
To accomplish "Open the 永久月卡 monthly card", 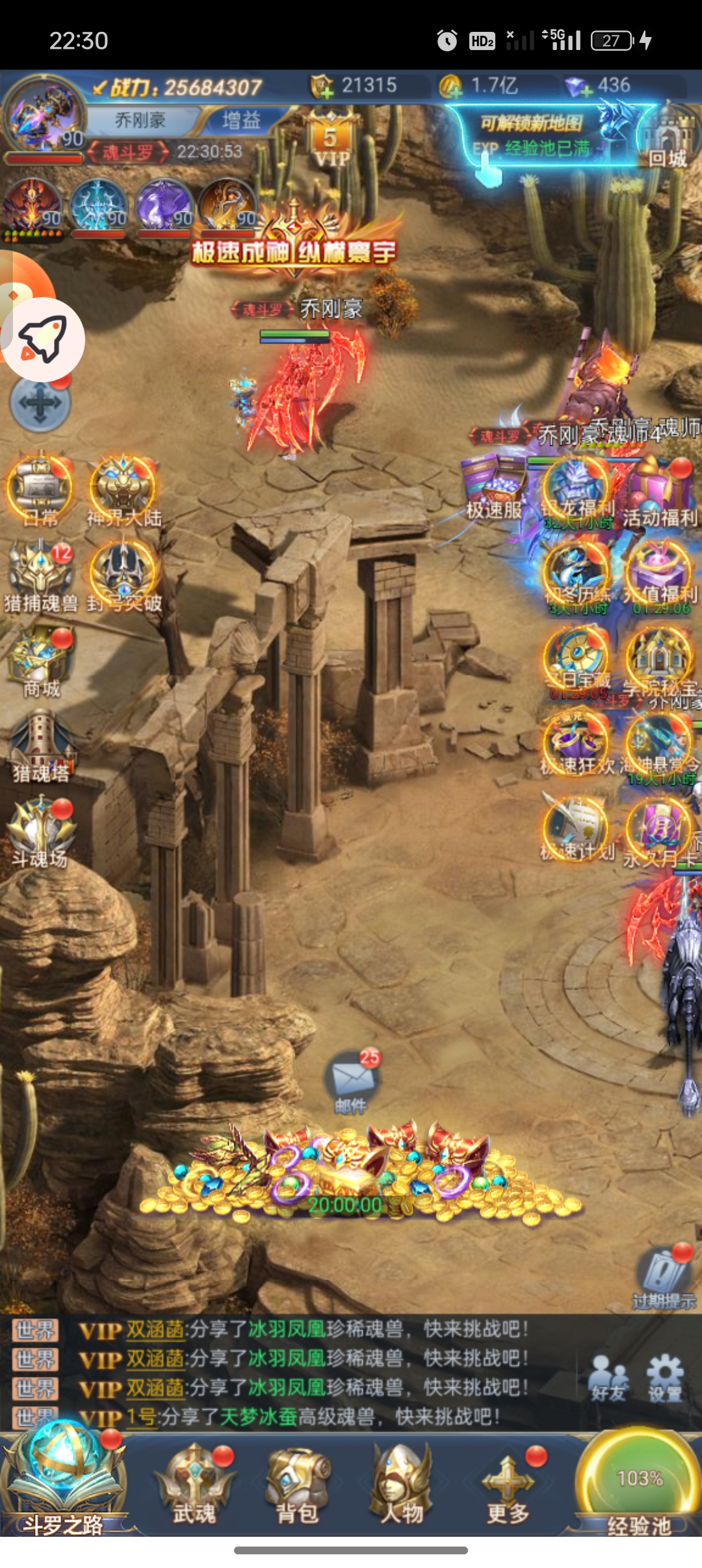I will (659, 833).
